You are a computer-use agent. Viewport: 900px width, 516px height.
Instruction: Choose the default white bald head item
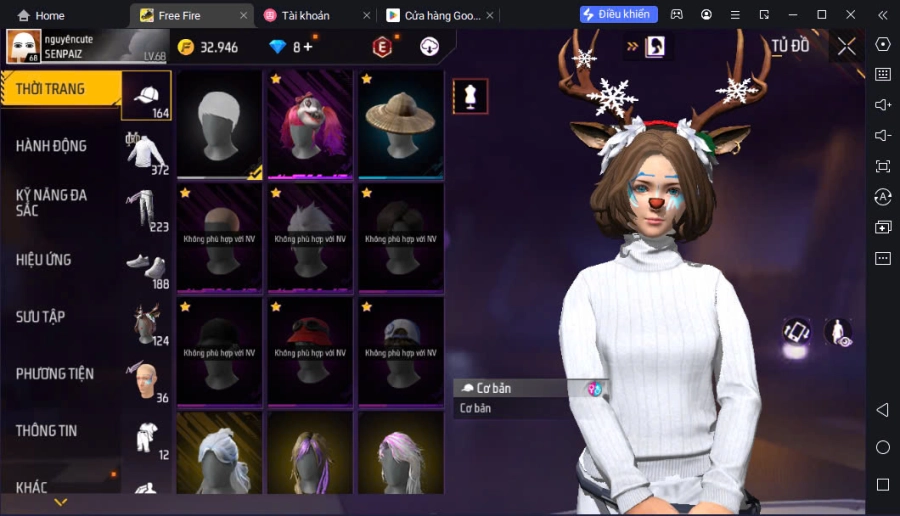[219, 125]
